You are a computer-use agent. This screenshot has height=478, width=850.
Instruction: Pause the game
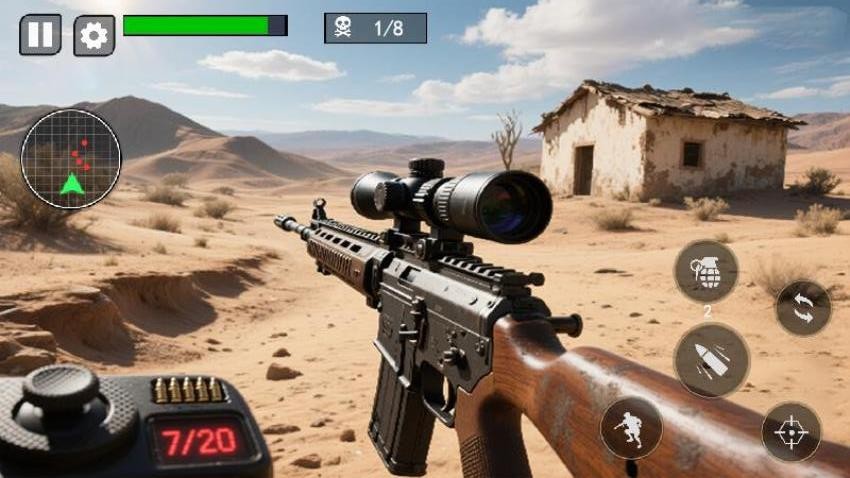(40, 35)
